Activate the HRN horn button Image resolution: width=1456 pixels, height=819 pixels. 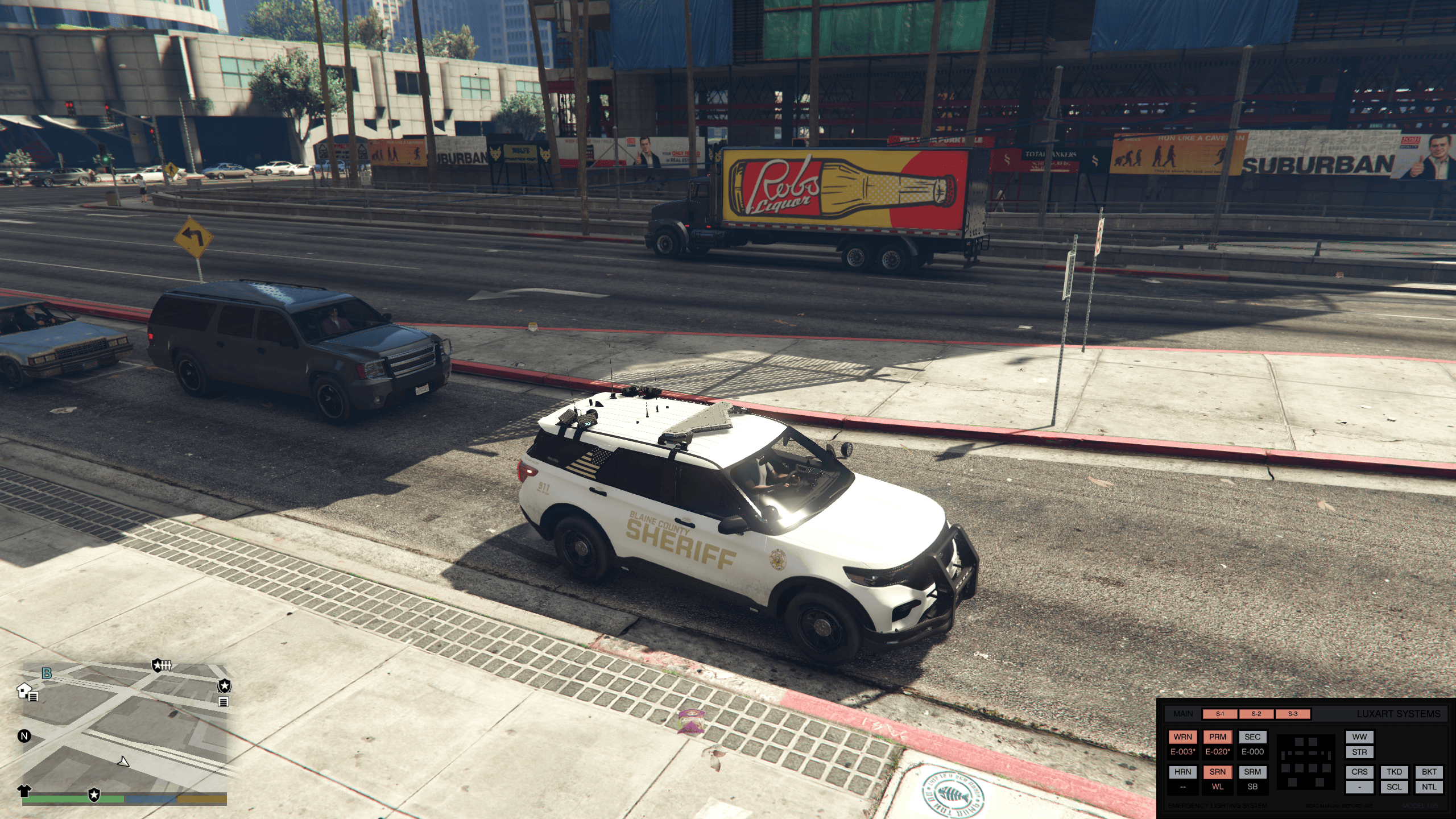coord(1182,772)
